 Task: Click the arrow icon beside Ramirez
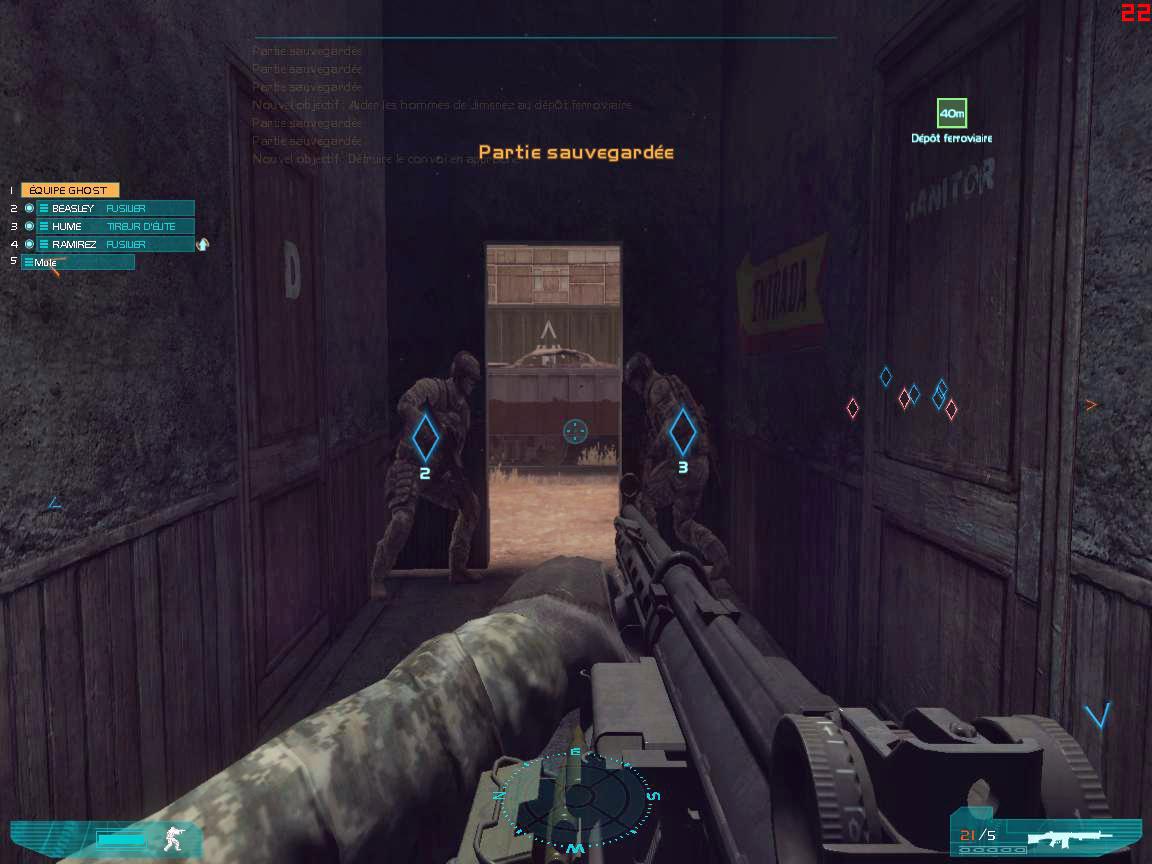(203, 244)
